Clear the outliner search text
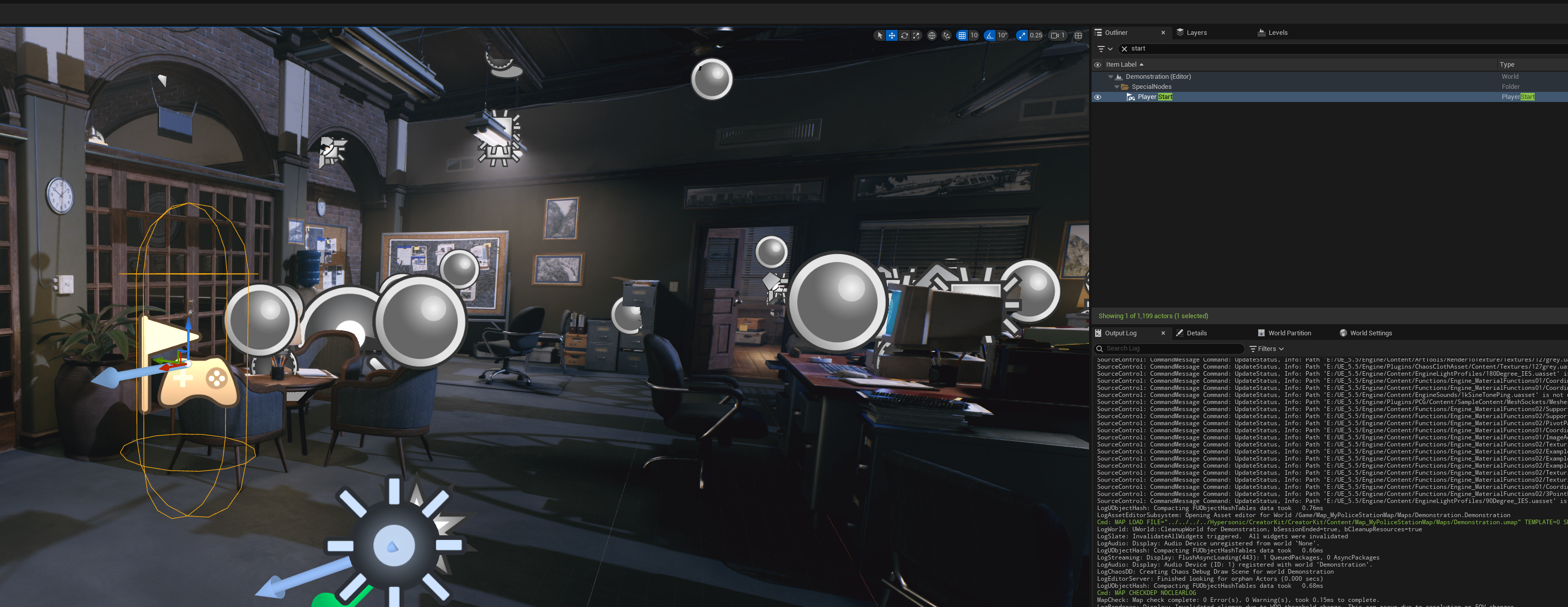This screenshot has width=1568, height=607. click(x=1124, y=48)
